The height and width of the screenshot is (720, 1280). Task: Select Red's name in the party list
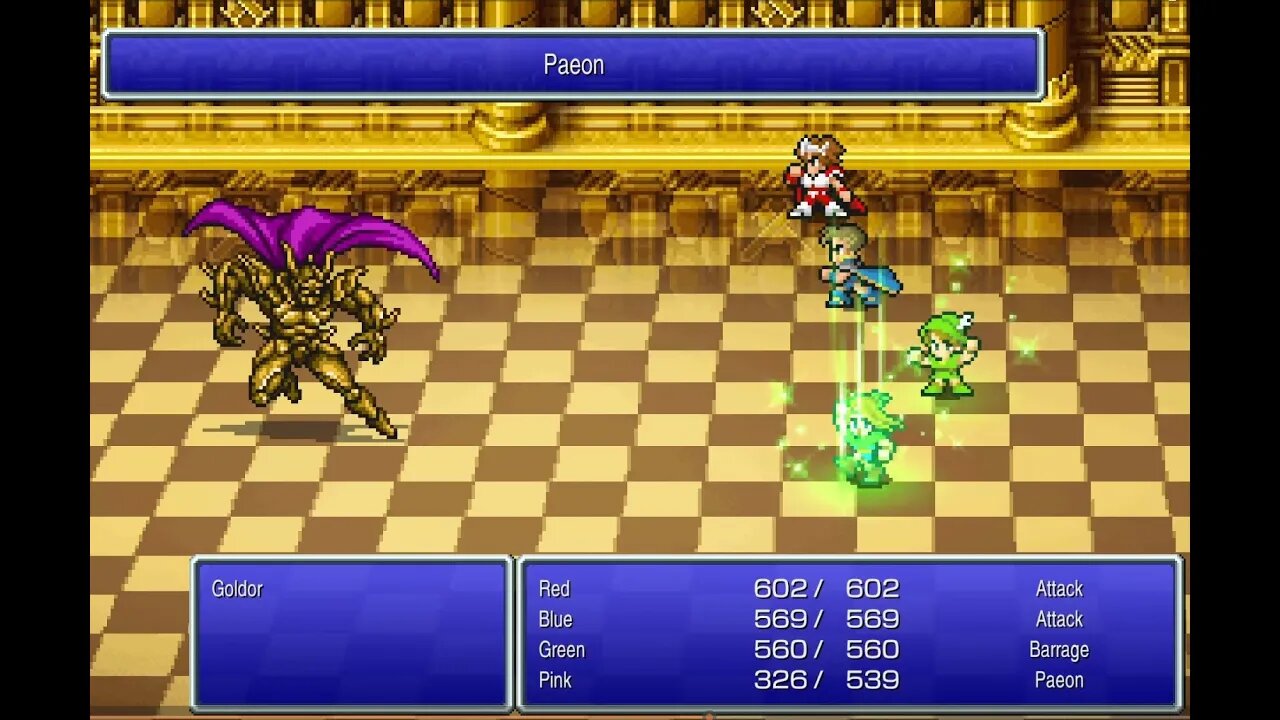point(556,589)
